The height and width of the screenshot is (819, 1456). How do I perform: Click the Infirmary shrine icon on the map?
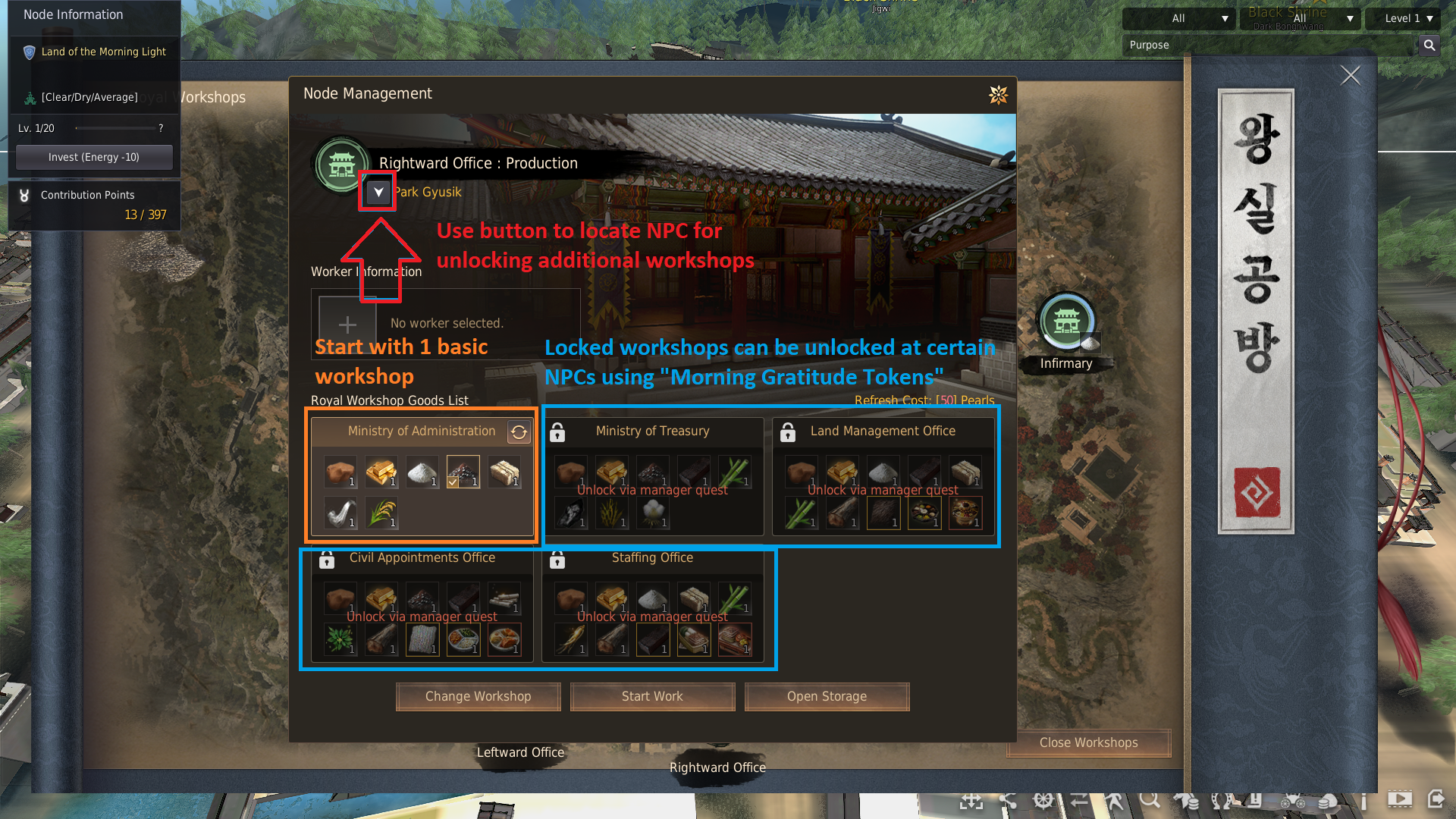(x=1066, y=322)
